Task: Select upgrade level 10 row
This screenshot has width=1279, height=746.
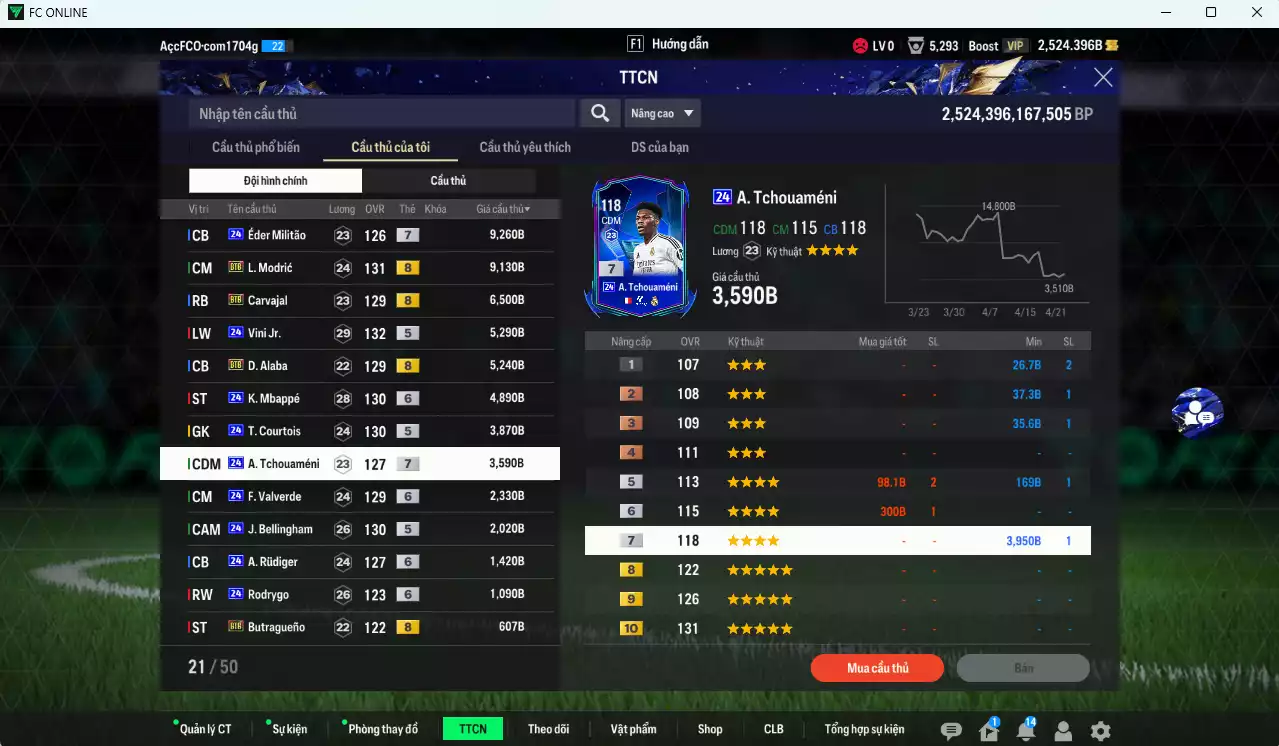Action: coord(838,629)
